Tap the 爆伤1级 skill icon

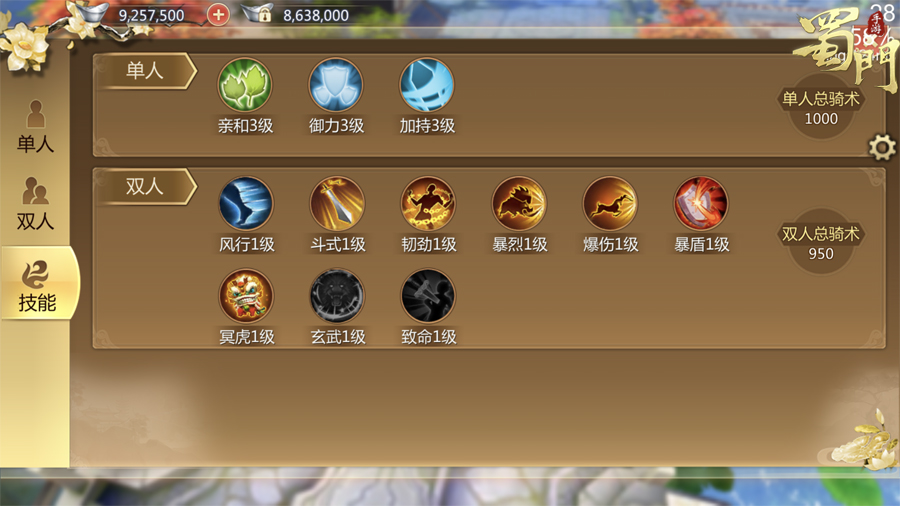(610, 204)
